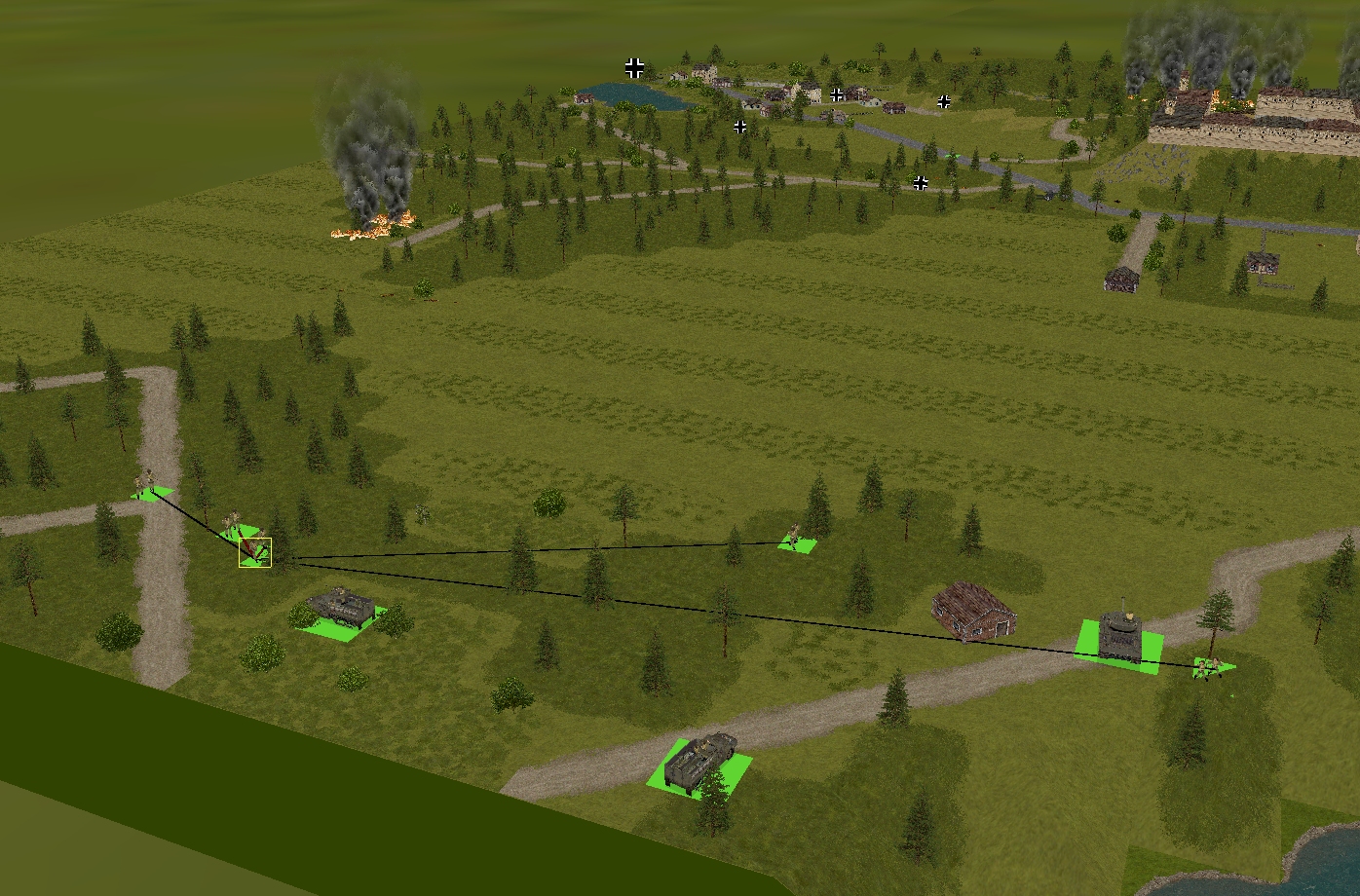Select the armored car beside the lower road
The height and width of the screenshot is (896, 1360).
698,762
